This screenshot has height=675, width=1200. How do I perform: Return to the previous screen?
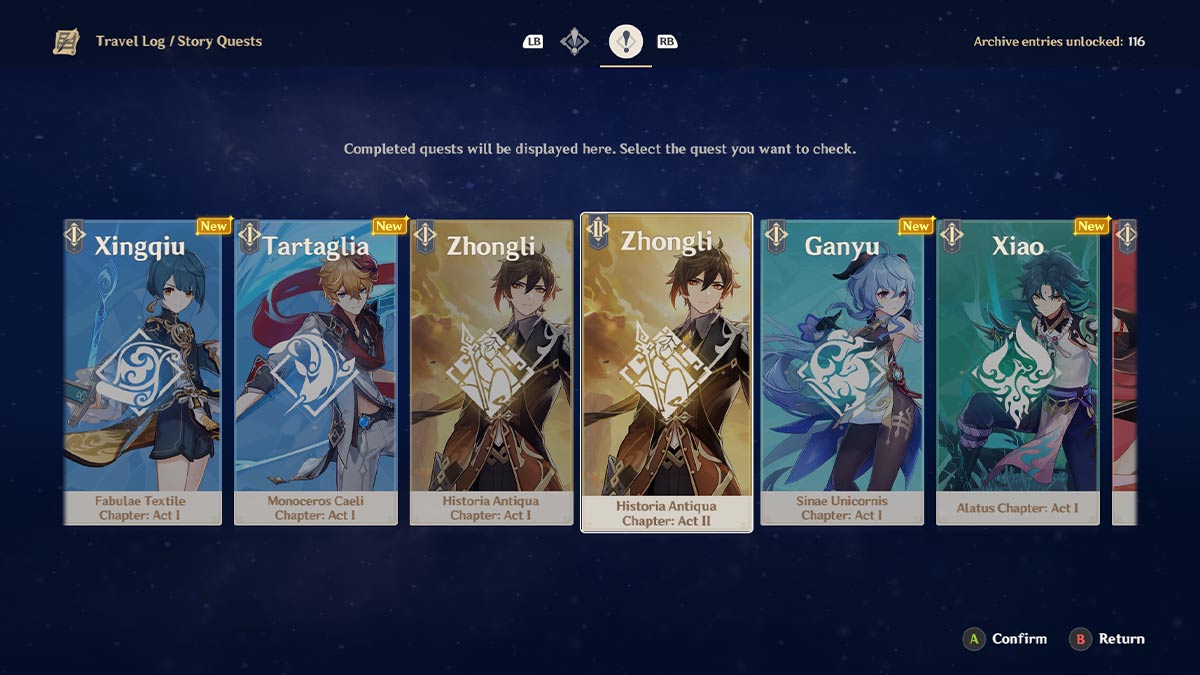pyautogui.click(x=1108, y=639)
